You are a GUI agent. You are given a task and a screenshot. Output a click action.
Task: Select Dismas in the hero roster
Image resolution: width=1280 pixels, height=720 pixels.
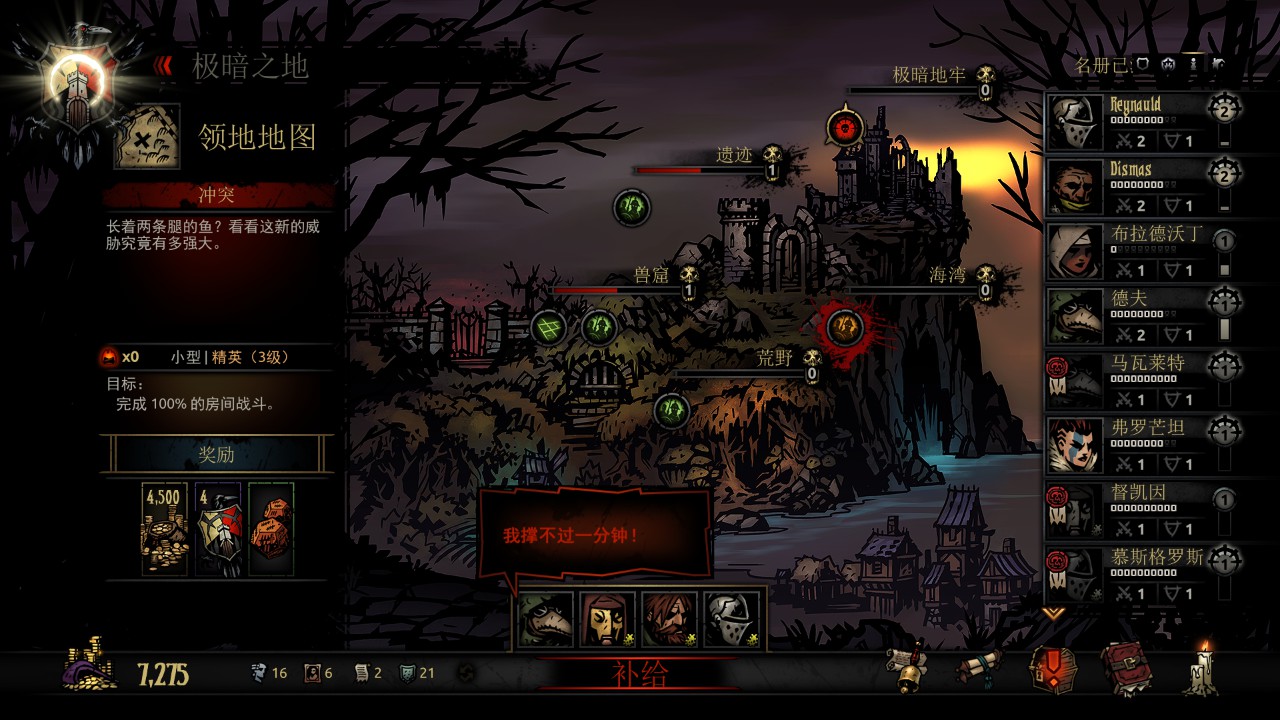(1137, 188)
